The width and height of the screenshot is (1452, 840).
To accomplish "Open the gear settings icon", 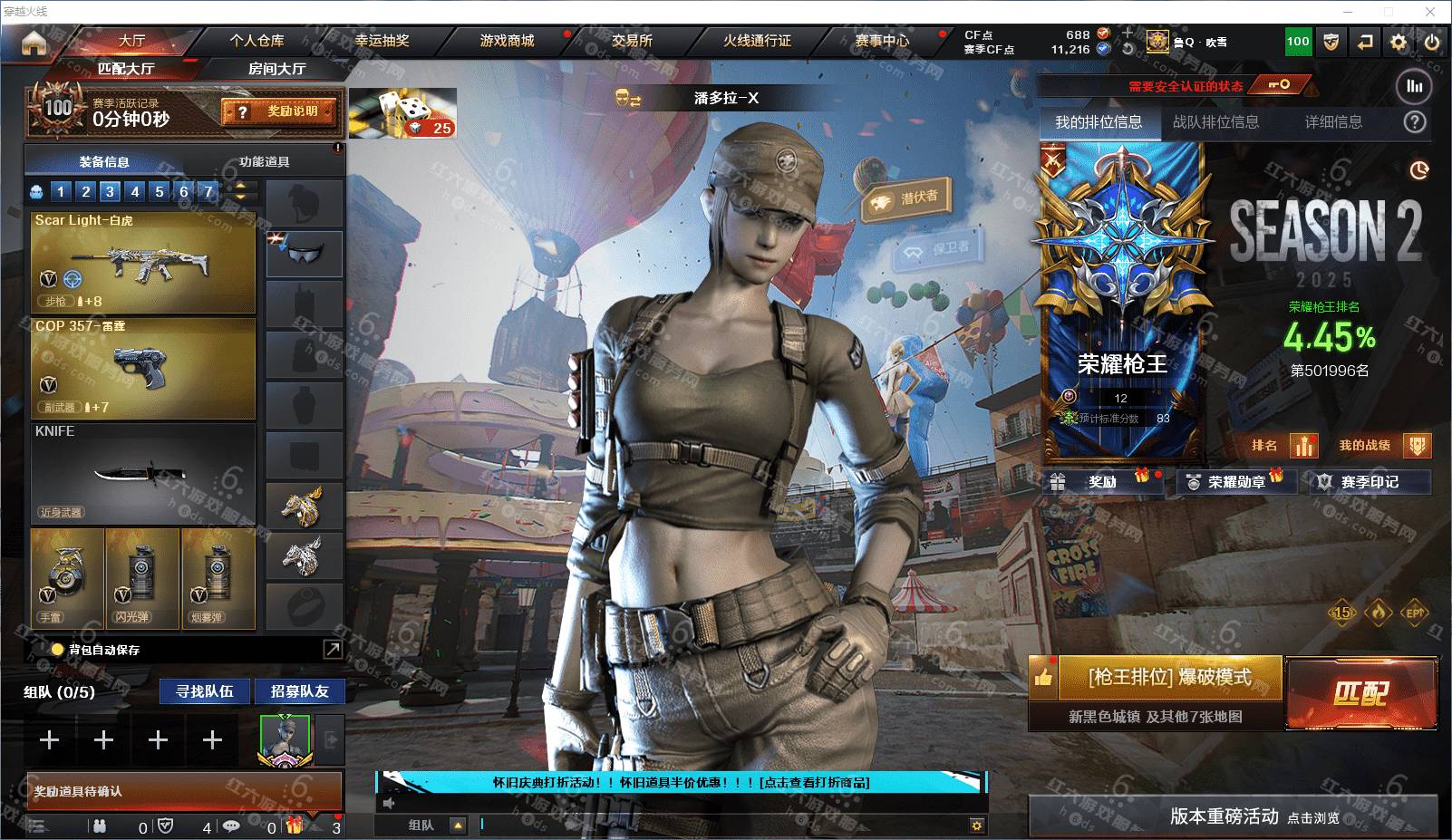I will (x=1399, y=42).
